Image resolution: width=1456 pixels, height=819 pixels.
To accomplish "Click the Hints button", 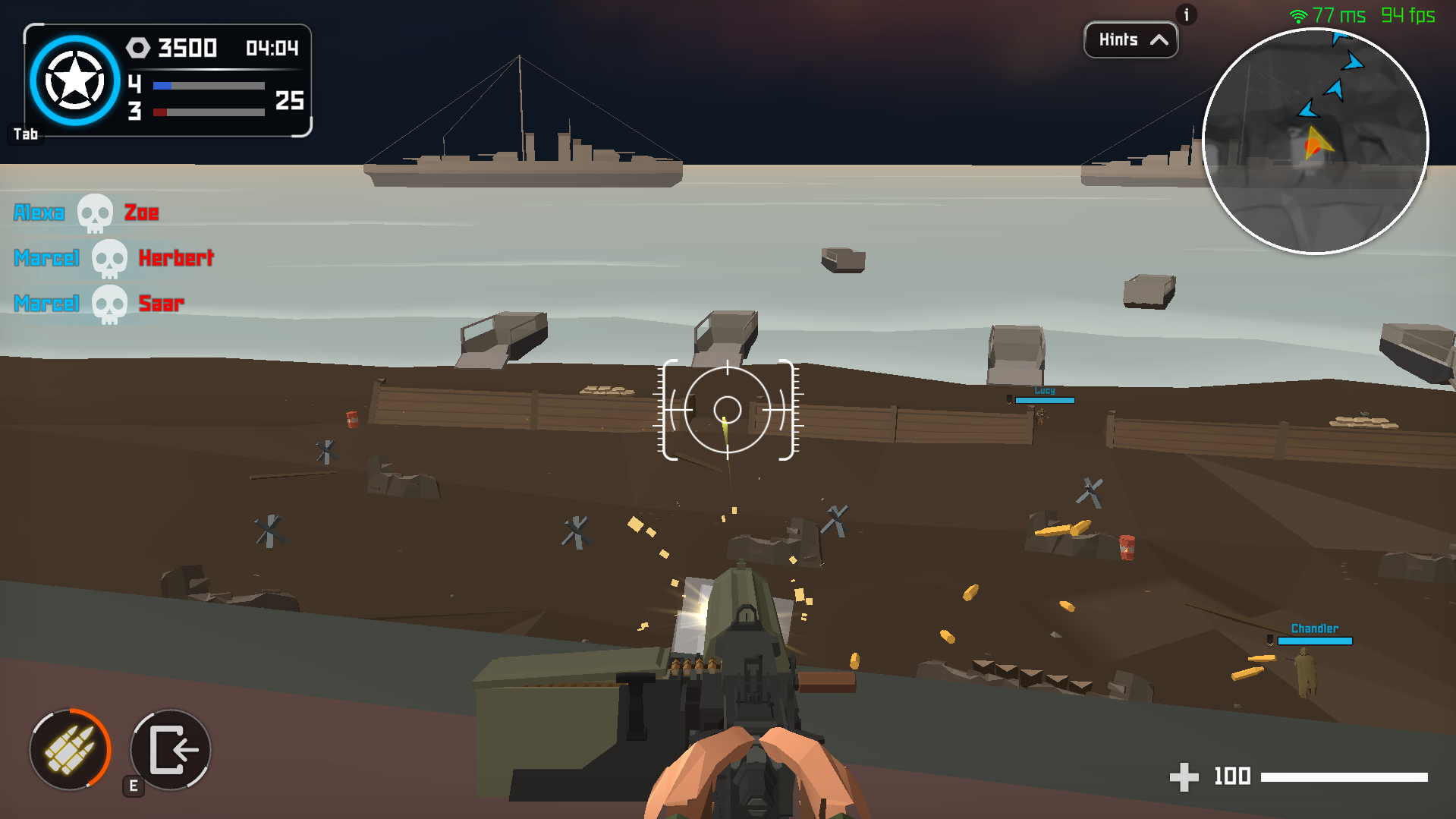I will (x=1130, y=40).
